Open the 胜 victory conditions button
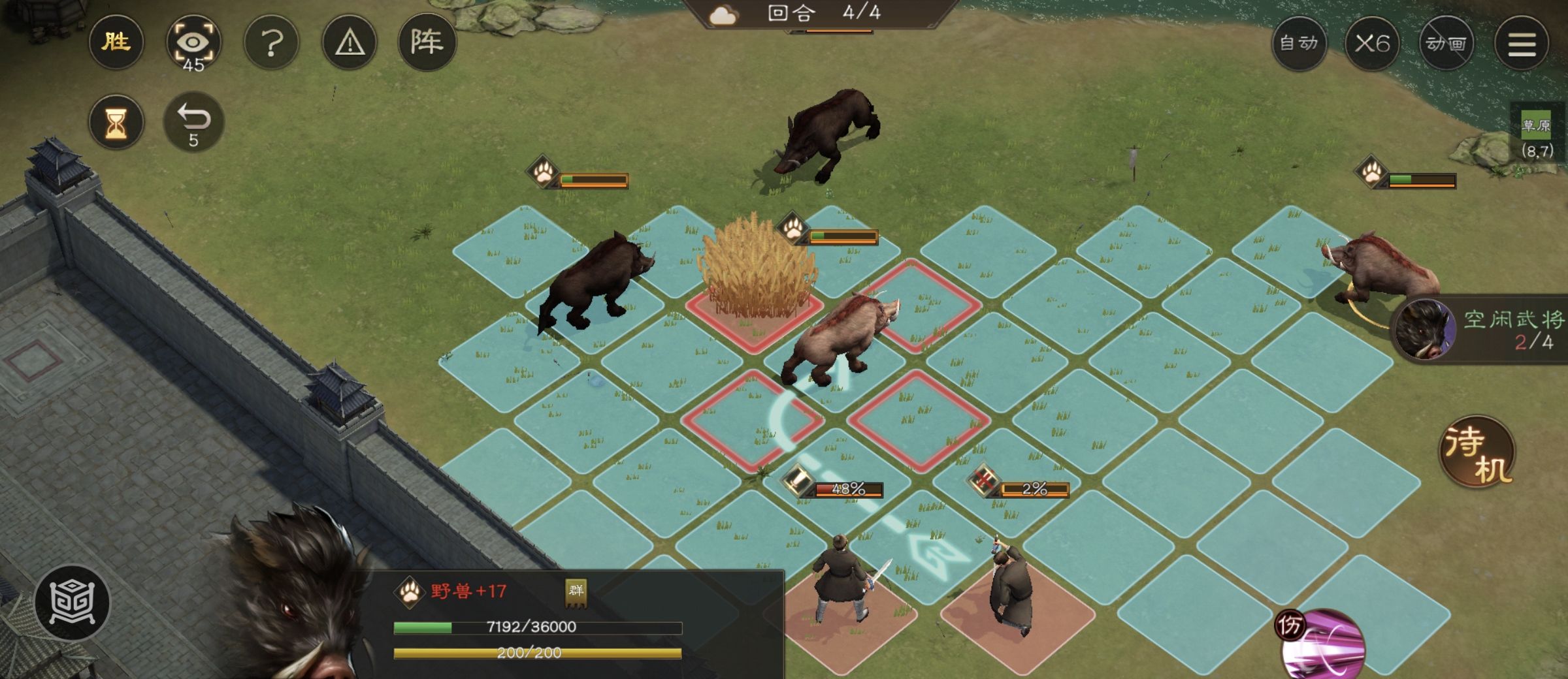Viewport: 1568px width, 679px height. 116,43
